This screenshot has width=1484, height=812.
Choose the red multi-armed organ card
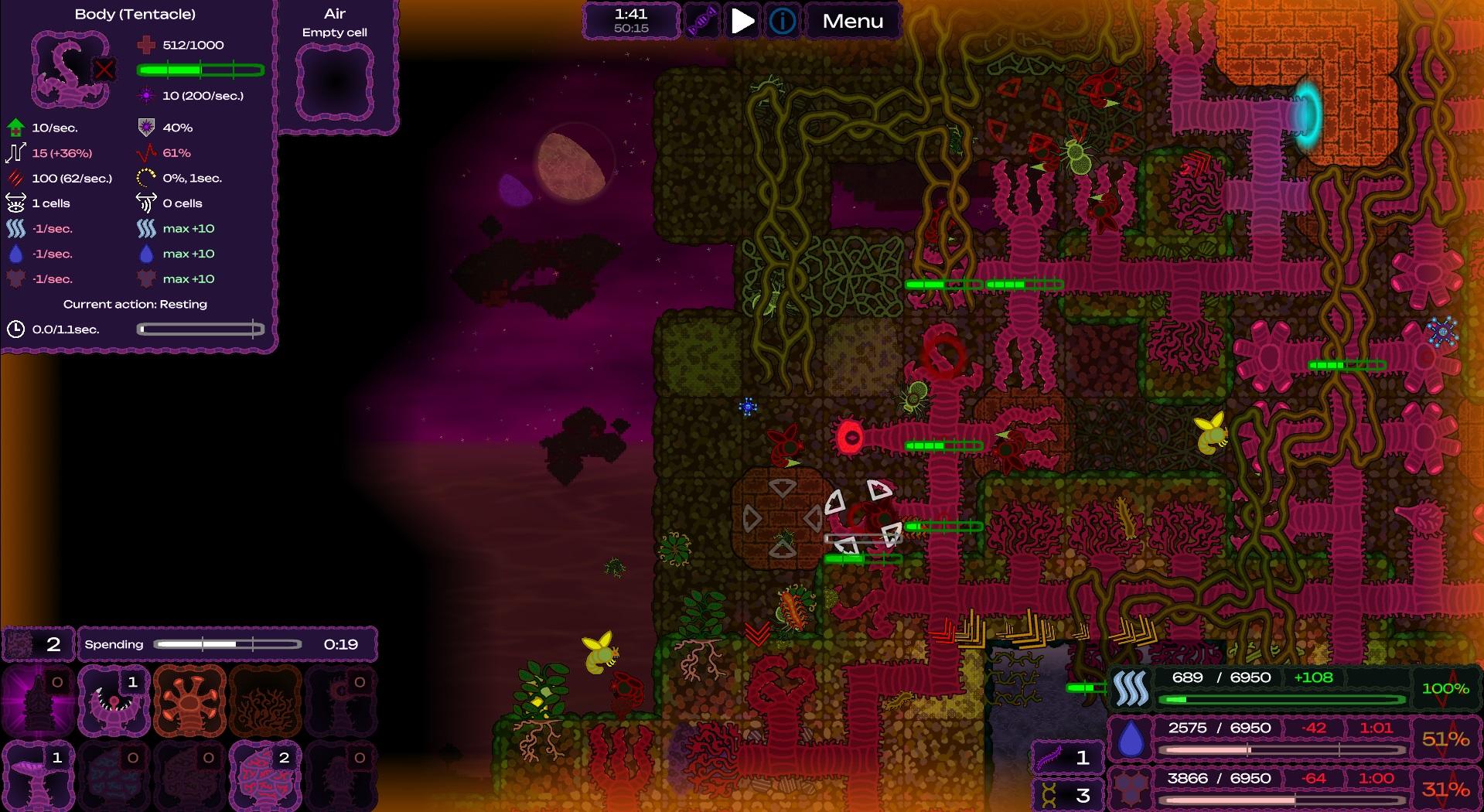point(189,701)
